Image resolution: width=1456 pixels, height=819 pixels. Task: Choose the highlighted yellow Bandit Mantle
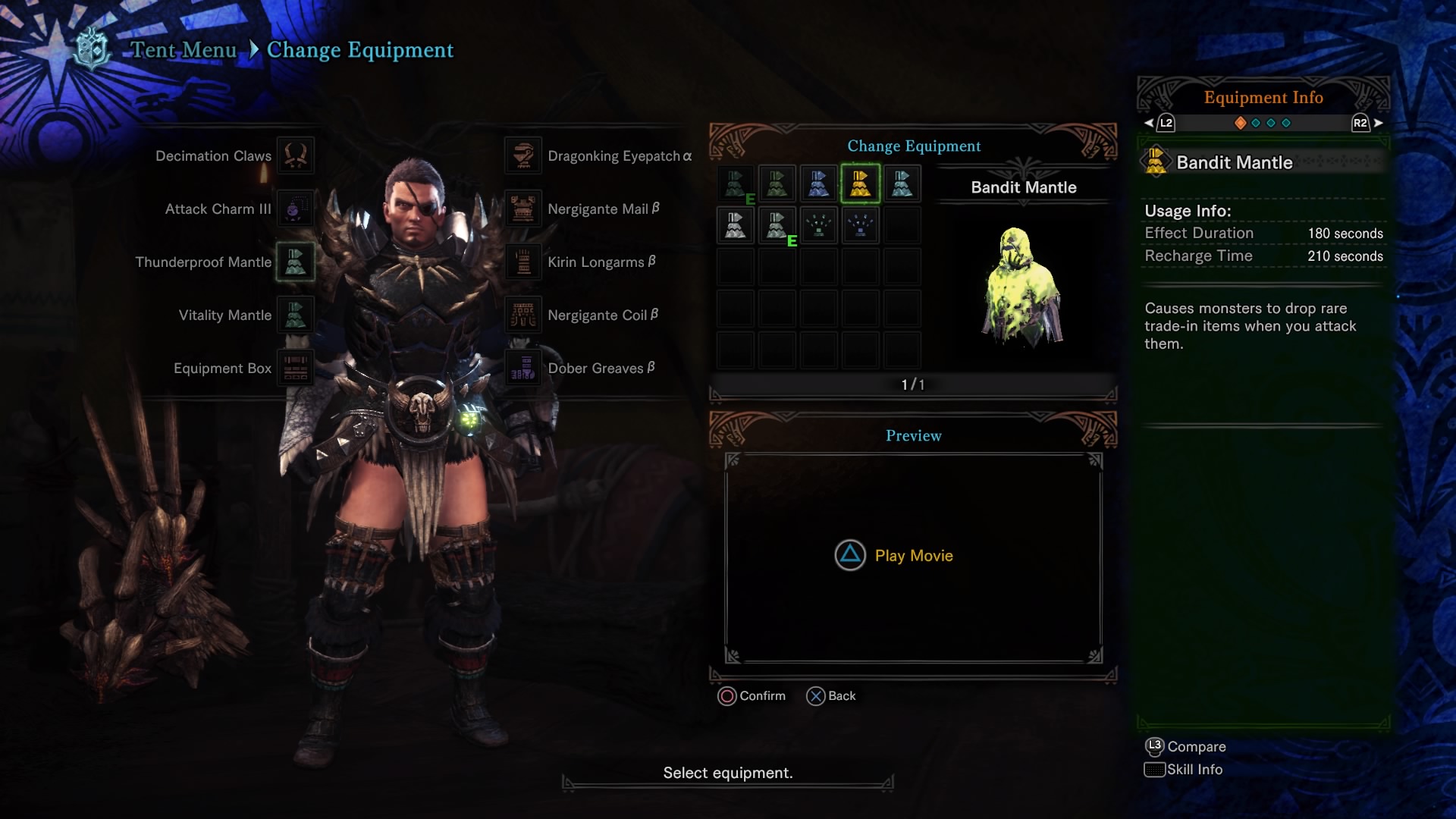(x=860, y=184)
